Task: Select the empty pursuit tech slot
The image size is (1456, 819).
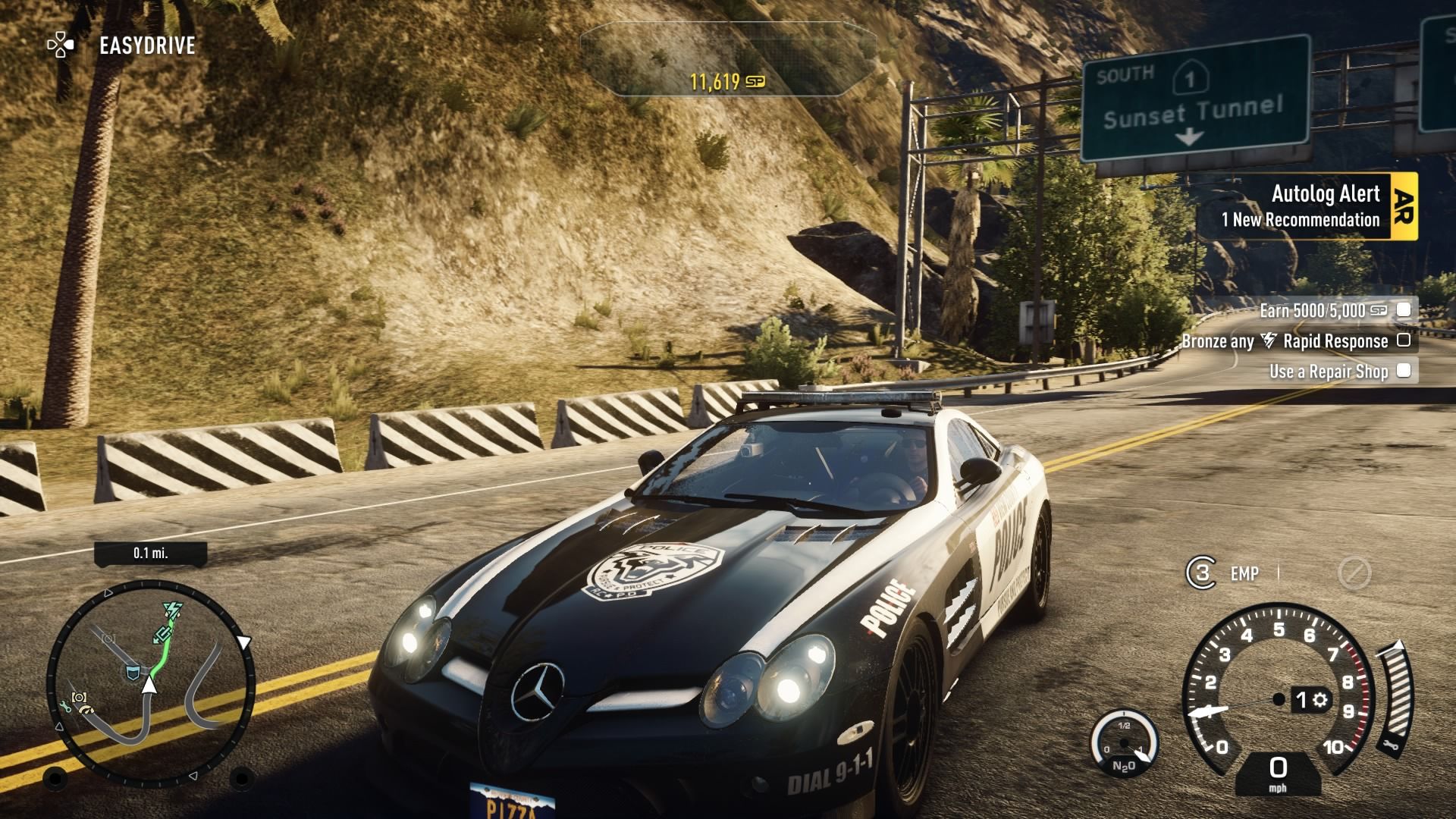Action: point(1354,573)
